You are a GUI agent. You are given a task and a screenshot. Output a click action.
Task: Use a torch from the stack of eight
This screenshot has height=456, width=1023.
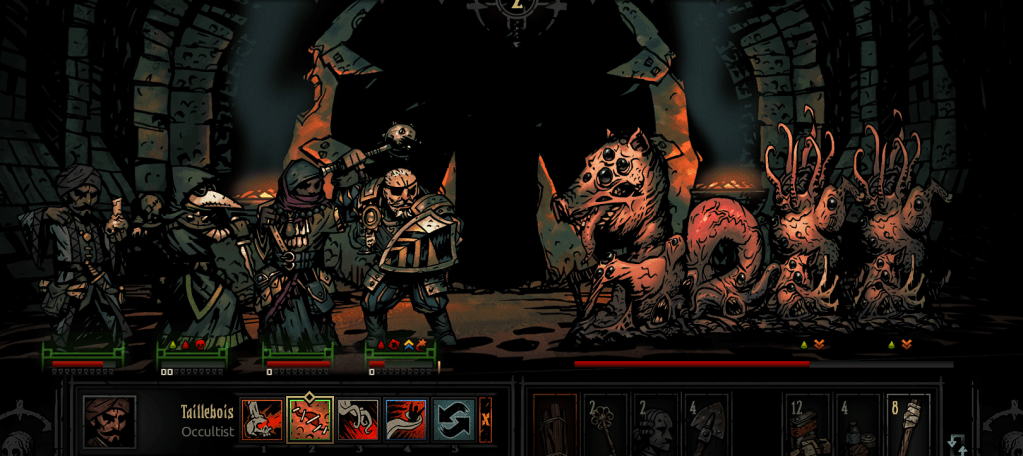click(908, 424)
